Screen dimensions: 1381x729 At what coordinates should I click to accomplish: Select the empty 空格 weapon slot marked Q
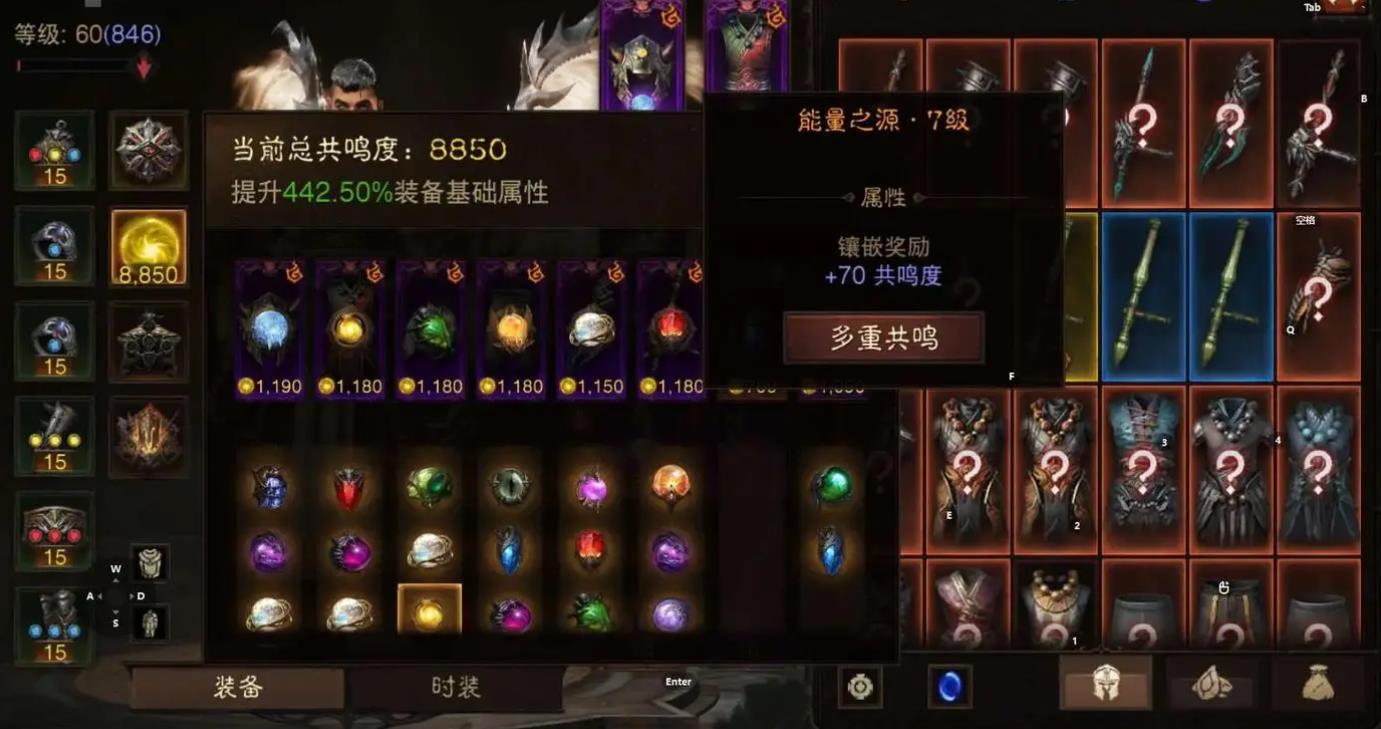[1320, 295]
